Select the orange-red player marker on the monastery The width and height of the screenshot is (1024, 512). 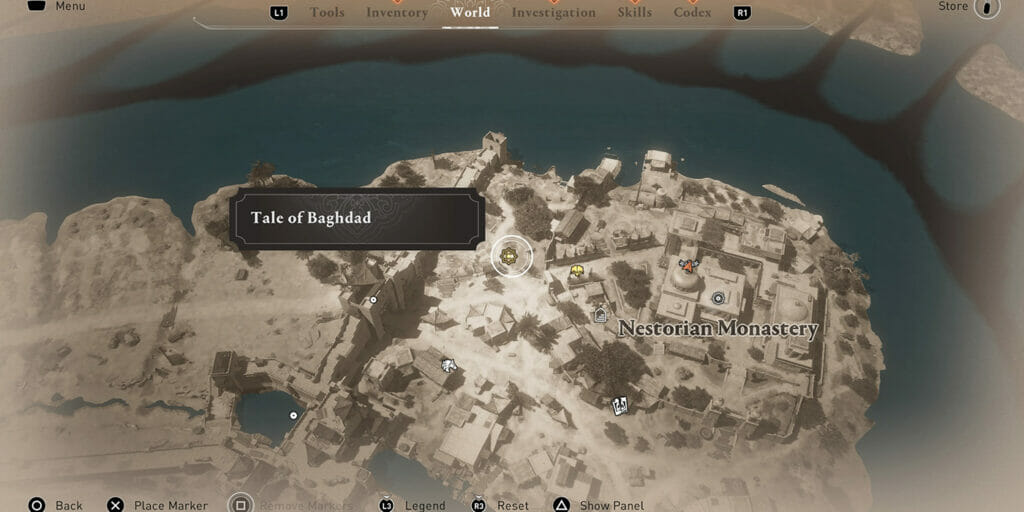[x=688, y=265]
